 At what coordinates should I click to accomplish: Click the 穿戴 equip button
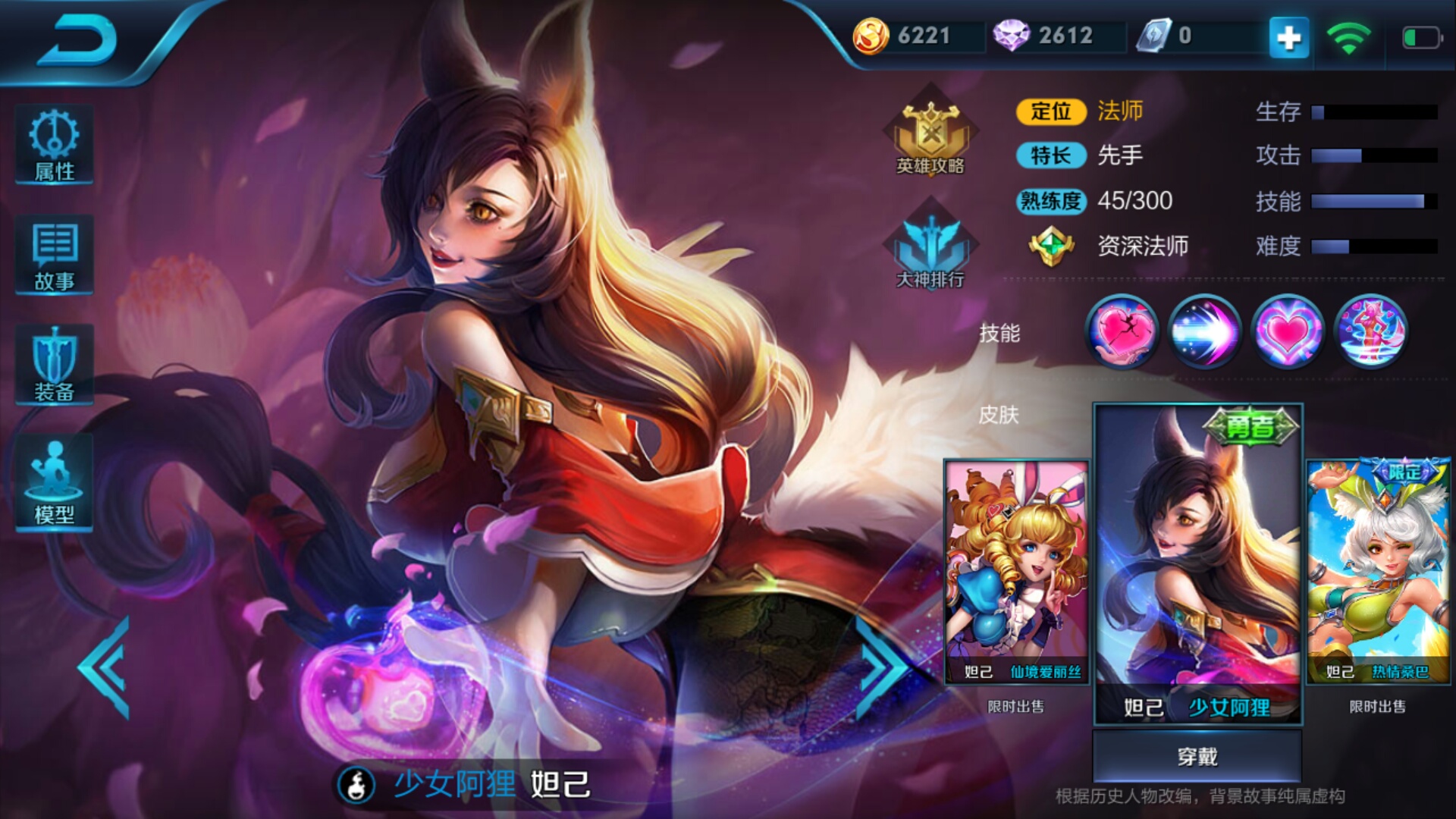[x=1197, y=756]
